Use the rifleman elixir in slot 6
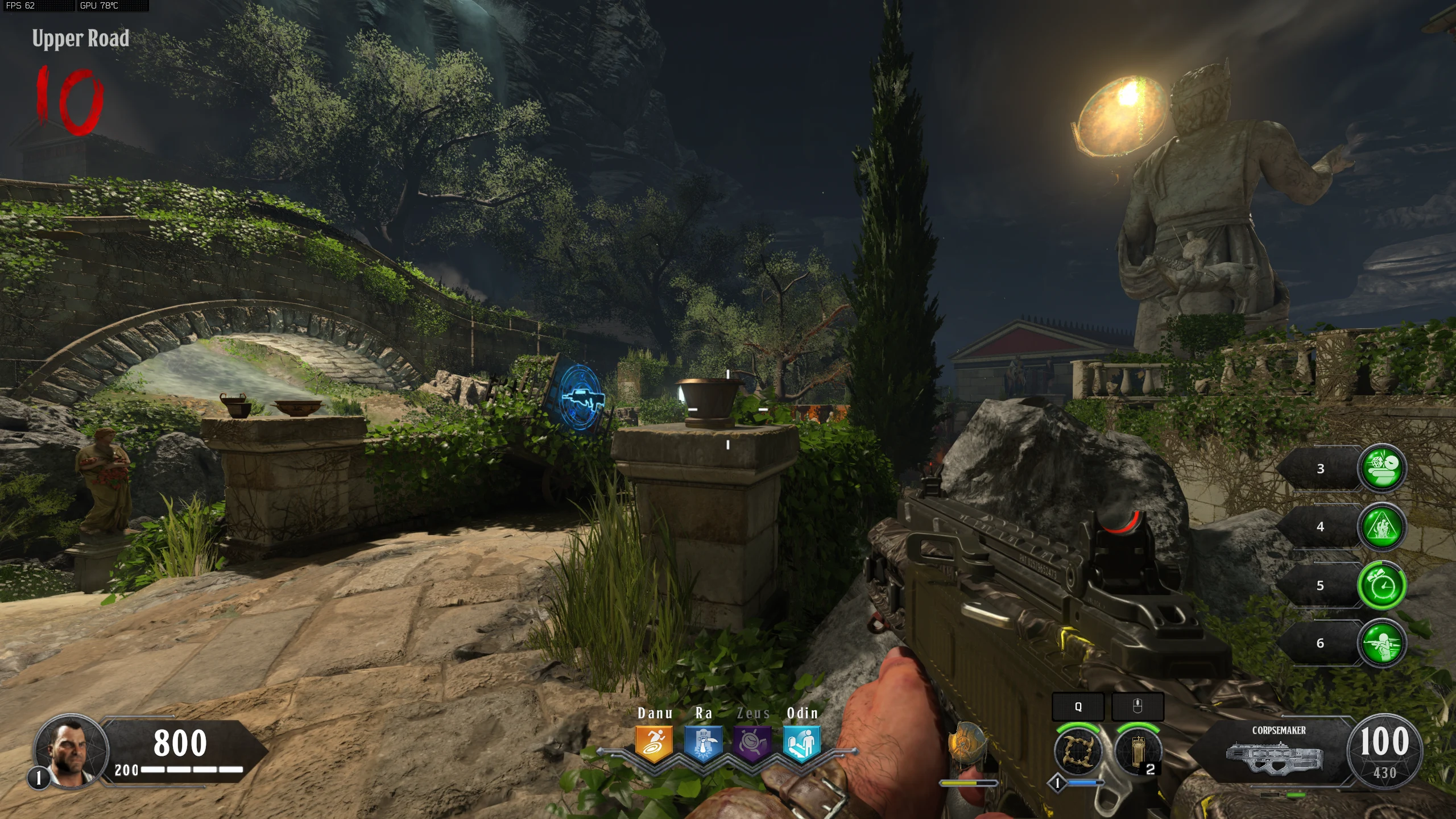1456x819 pixels. [1382, 643]
